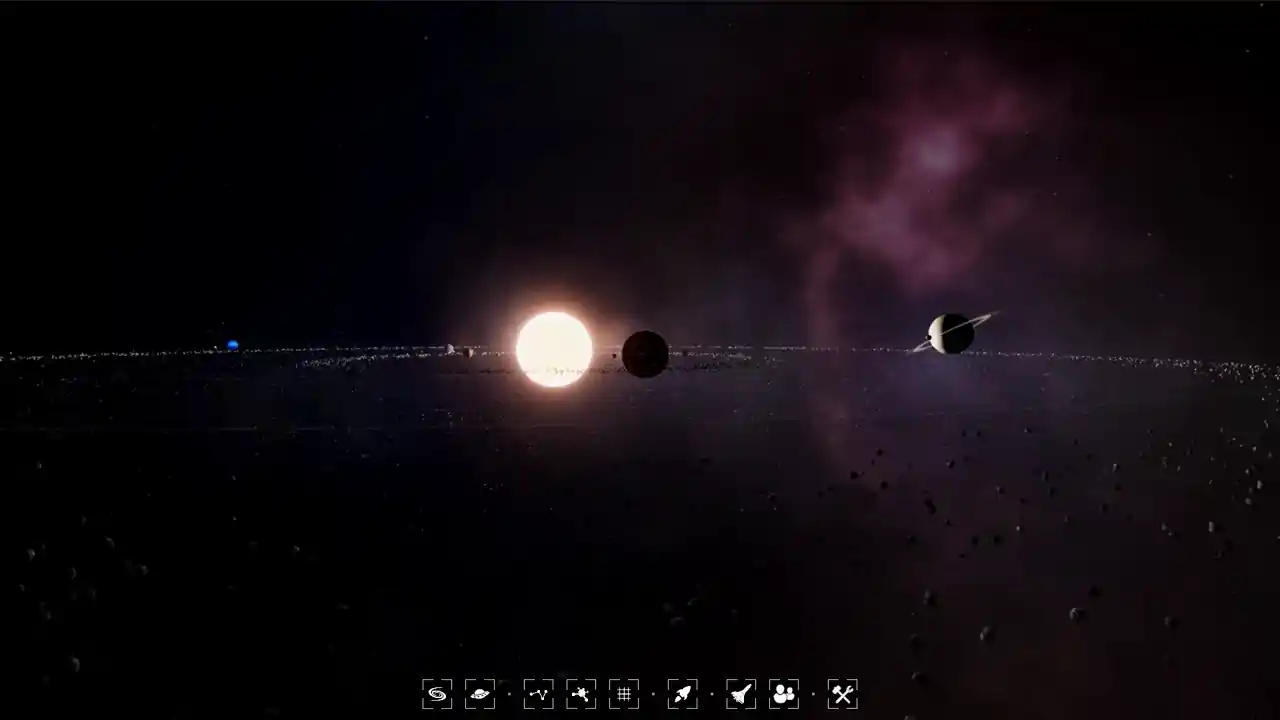Image resolution: width=1280 pixels, height=720 pixels.
Task: Open the crossed tools settings icon
Action: (x=842, y=693)
